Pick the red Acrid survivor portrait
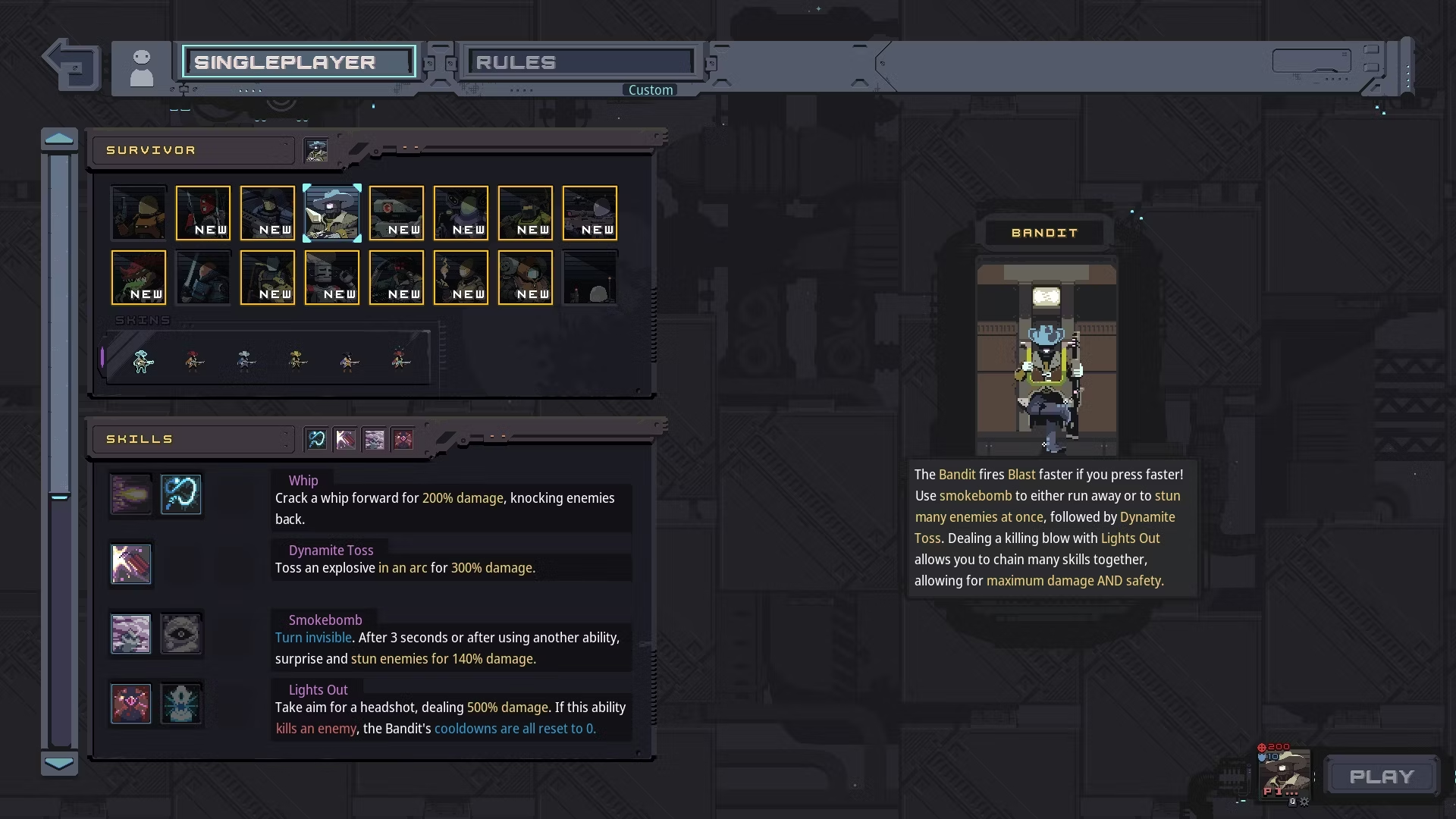Viewport: 1456px width, 819px height. pyautogui.click(x=139, y=278)
